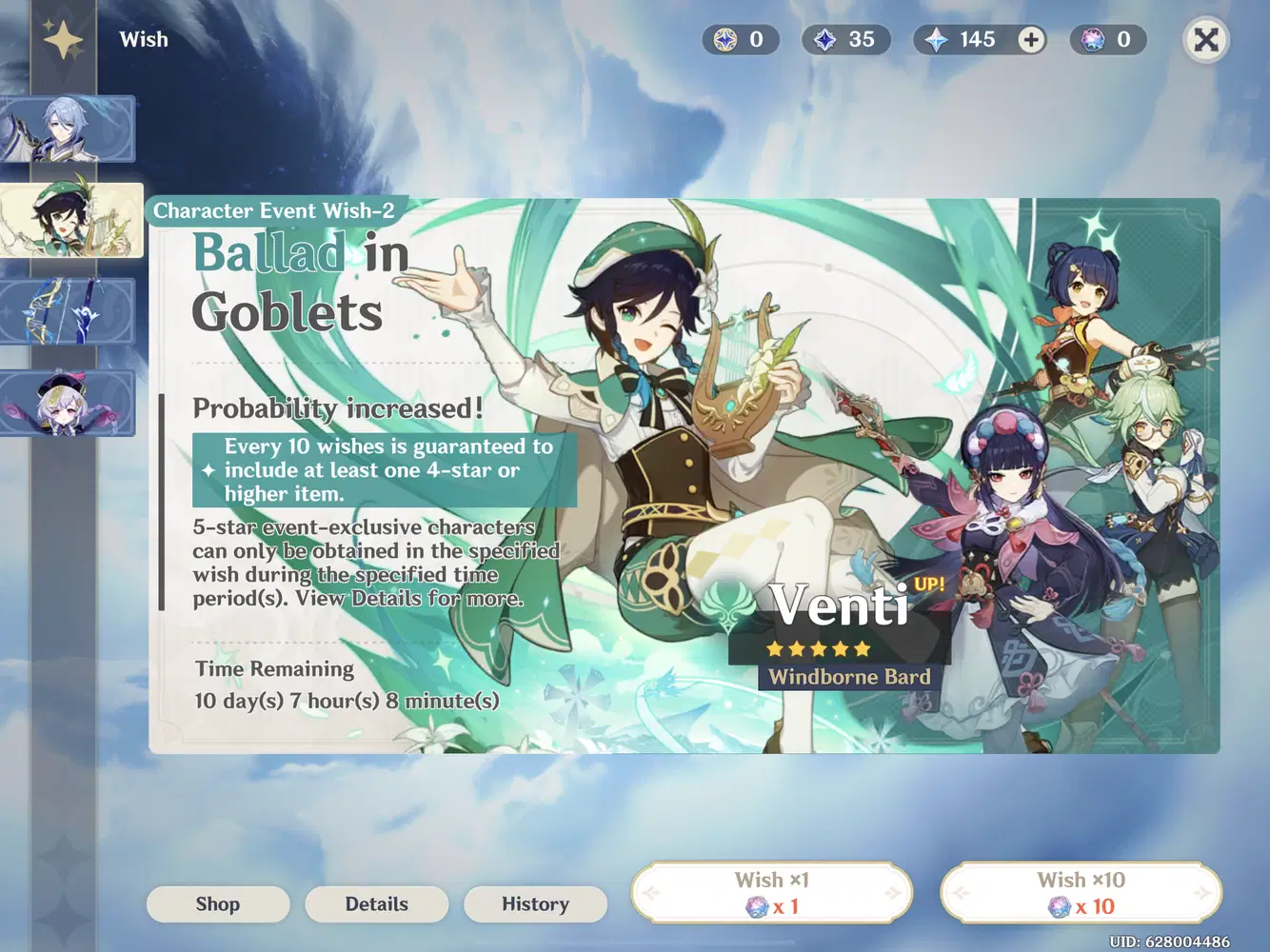The height and width of the screenshot is (952, 1270).
Task: Click the plus icon to buy Primogems
Action: click(1030, 40)
